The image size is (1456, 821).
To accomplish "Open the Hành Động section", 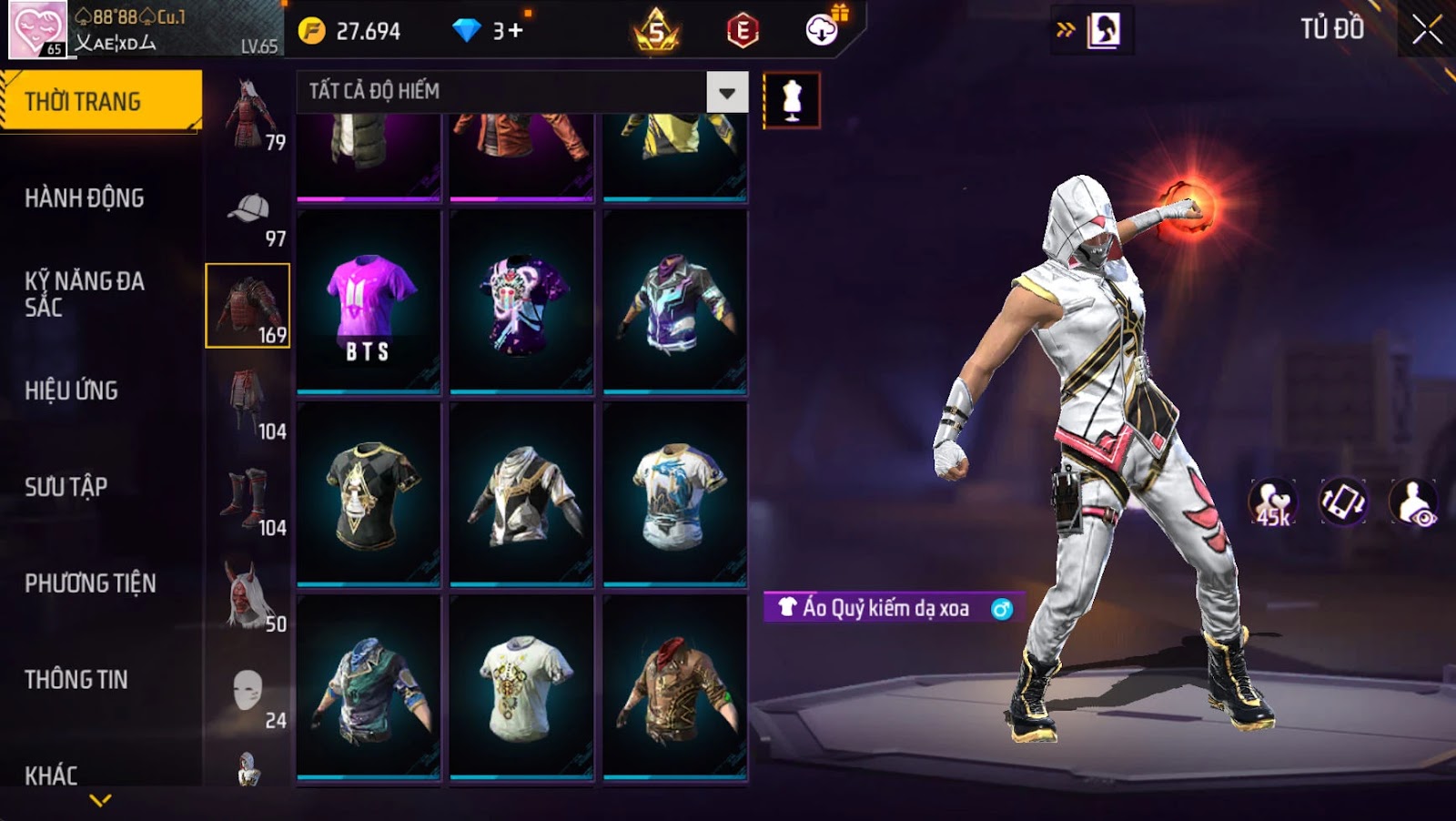I will [85, 198].
